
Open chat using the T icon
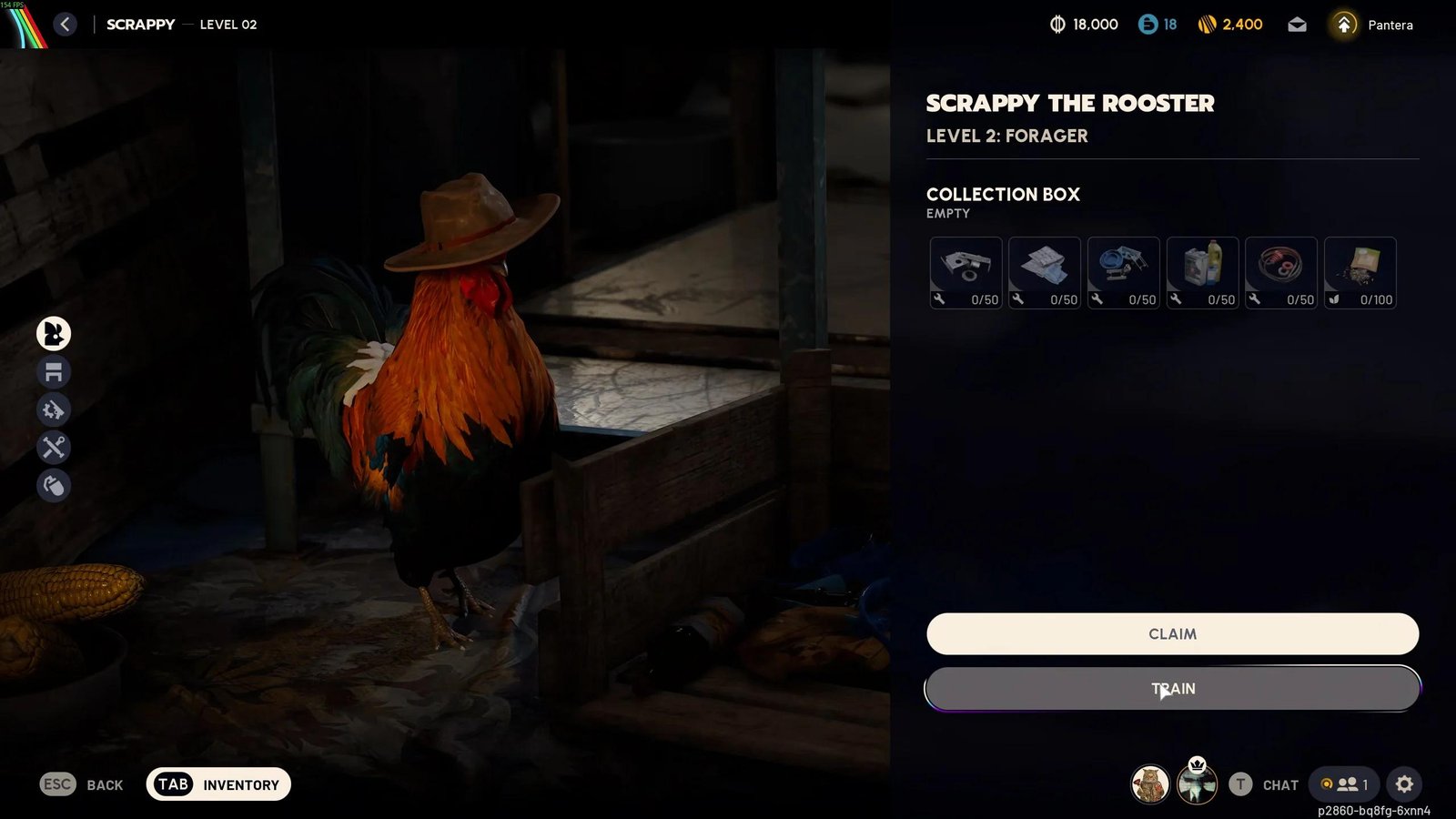1239,784
